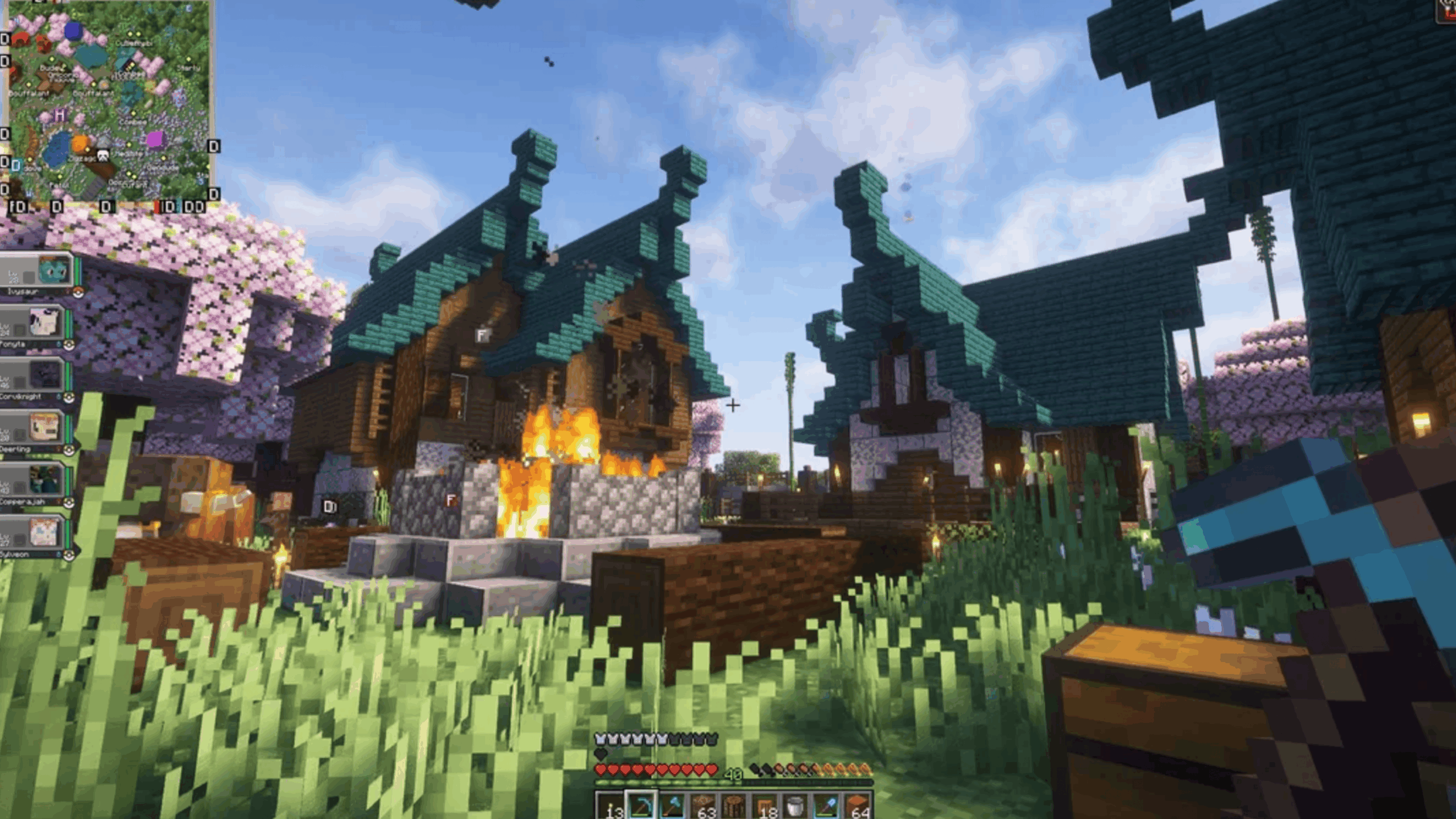Image resolution: width=1456 pixels, height=819 pixels.
Task: Click the purple H home marker on the minimap
Action: point(60,115)
